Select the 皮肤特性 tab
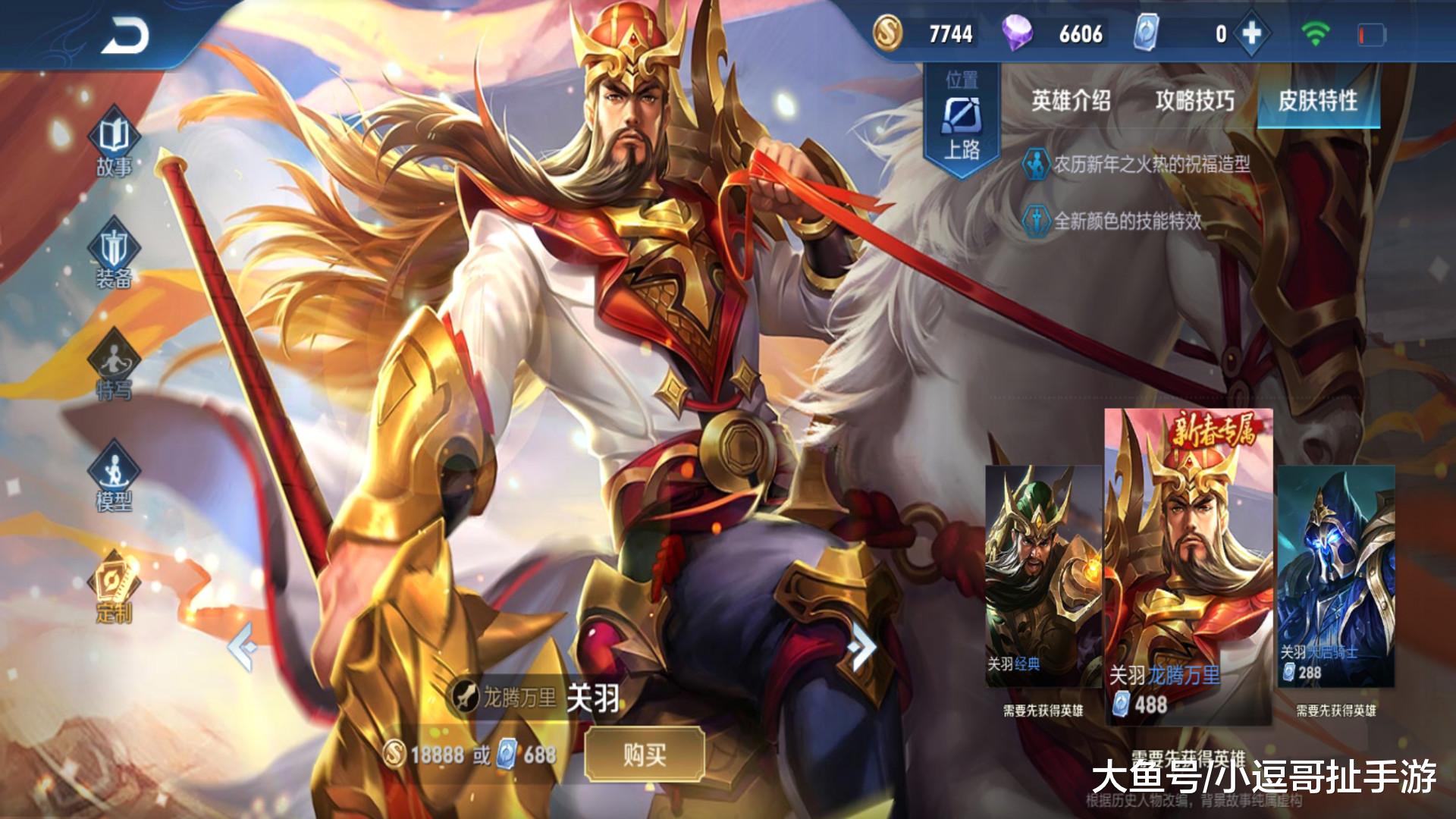The width and height of the screenshot is (1456, 819). pyautogui.click(x=1319, y=98)
